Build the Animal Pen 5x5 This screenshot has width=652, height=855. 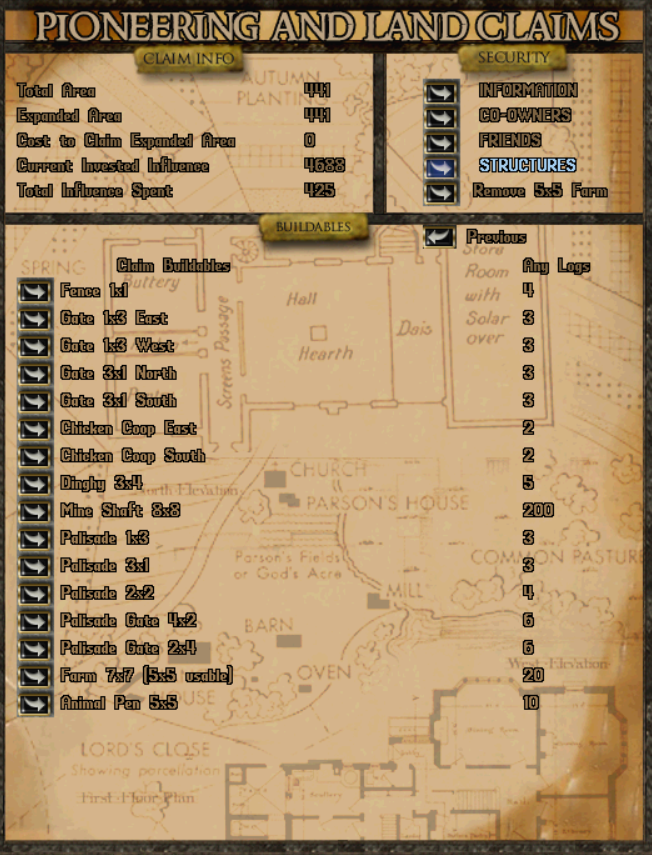pyautogui.click(x=35, y=705)
